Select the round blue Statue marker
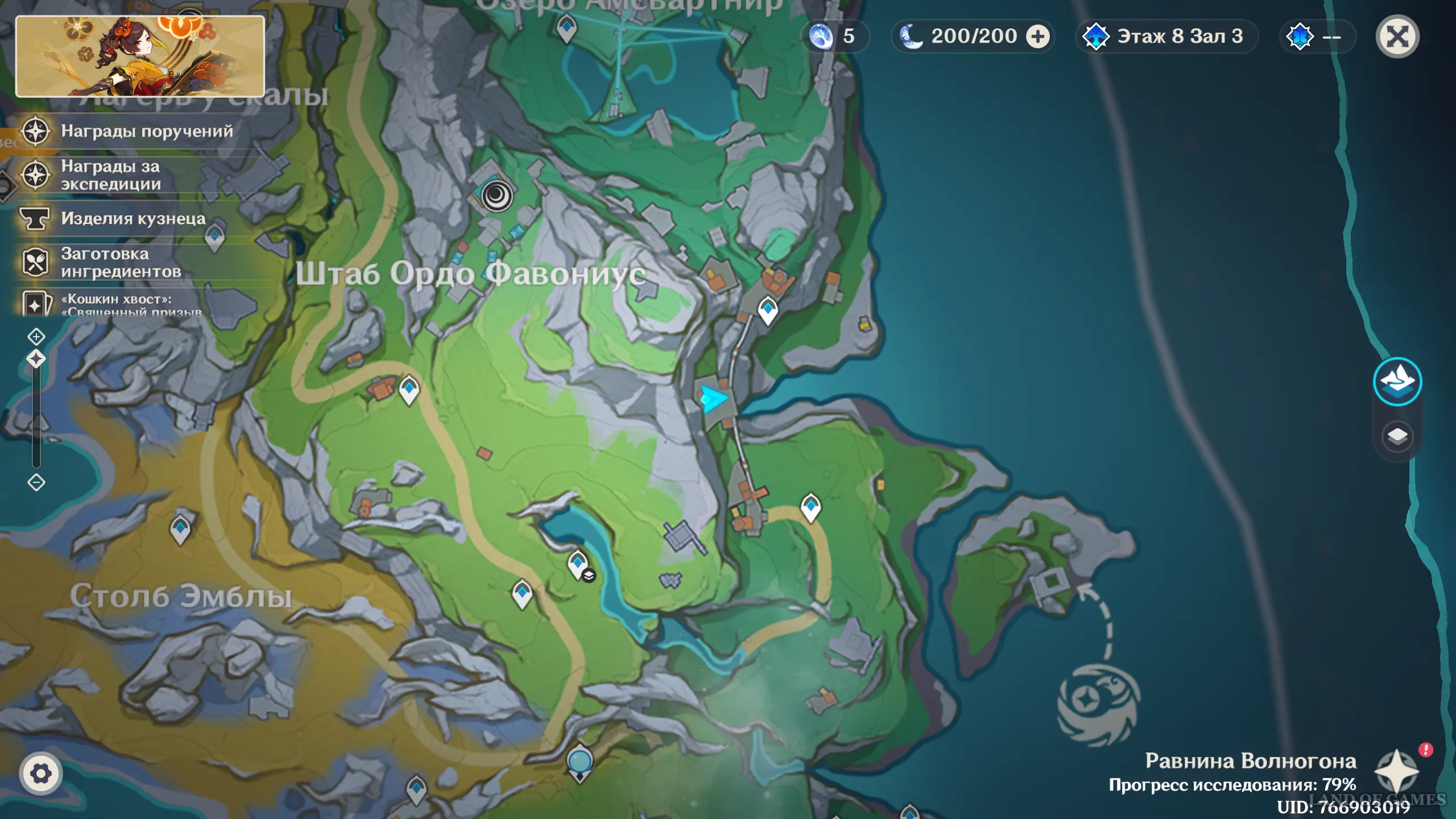Image resolution: width=1456 pixels, height=819 pixels. click(x=580, y=762)
